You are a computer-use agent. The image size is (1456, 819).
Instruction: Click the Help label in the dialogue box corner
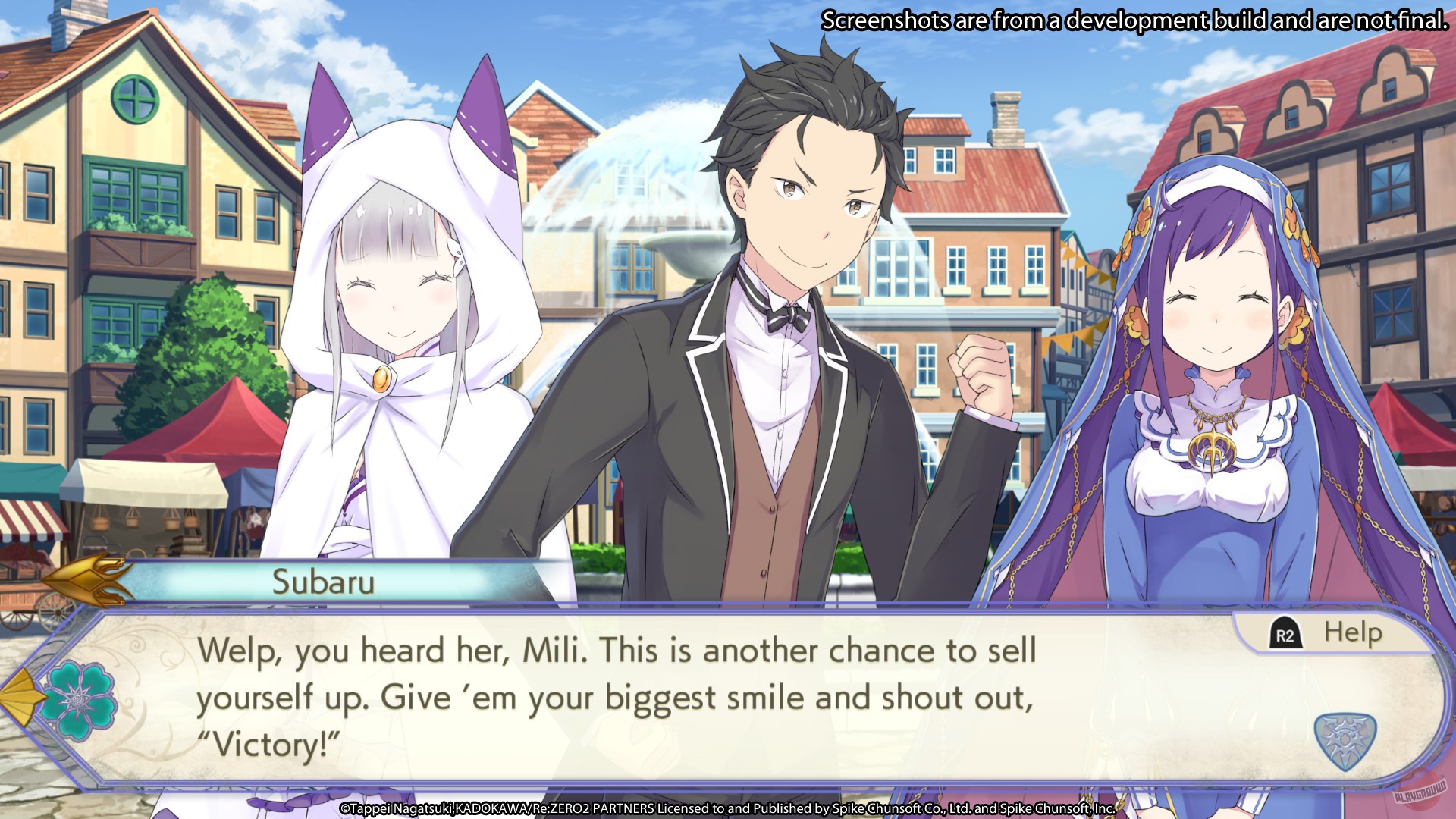(1352, 631)
